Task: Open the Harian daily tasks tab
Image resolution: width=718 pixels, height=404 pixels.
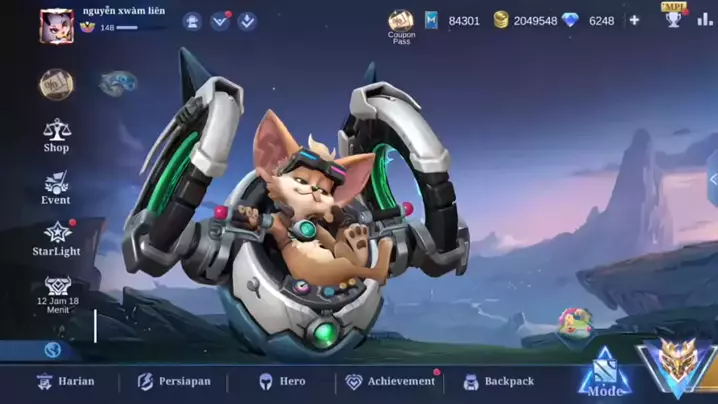Action: (x=65, y=381)
